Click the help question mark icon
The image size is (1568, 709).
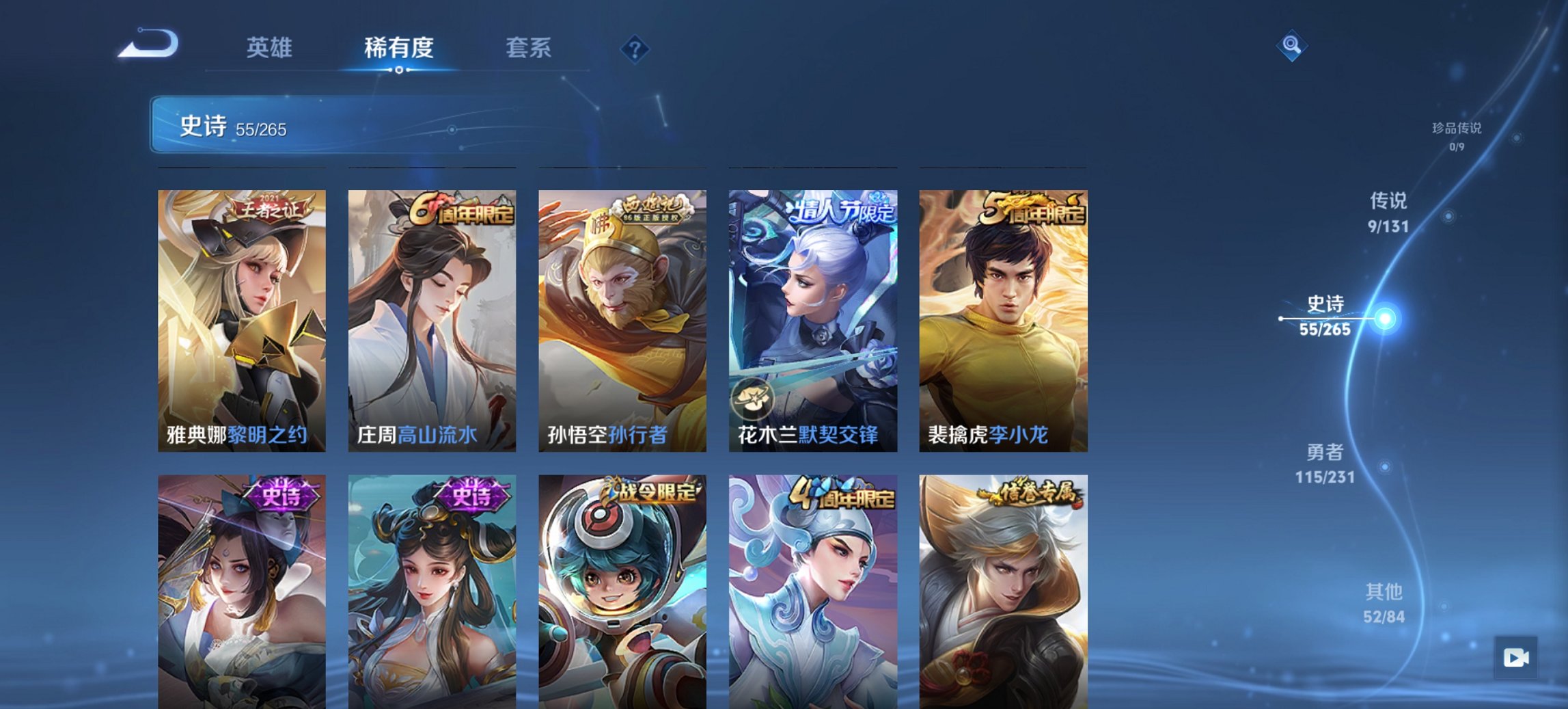[x=635, y=48]
